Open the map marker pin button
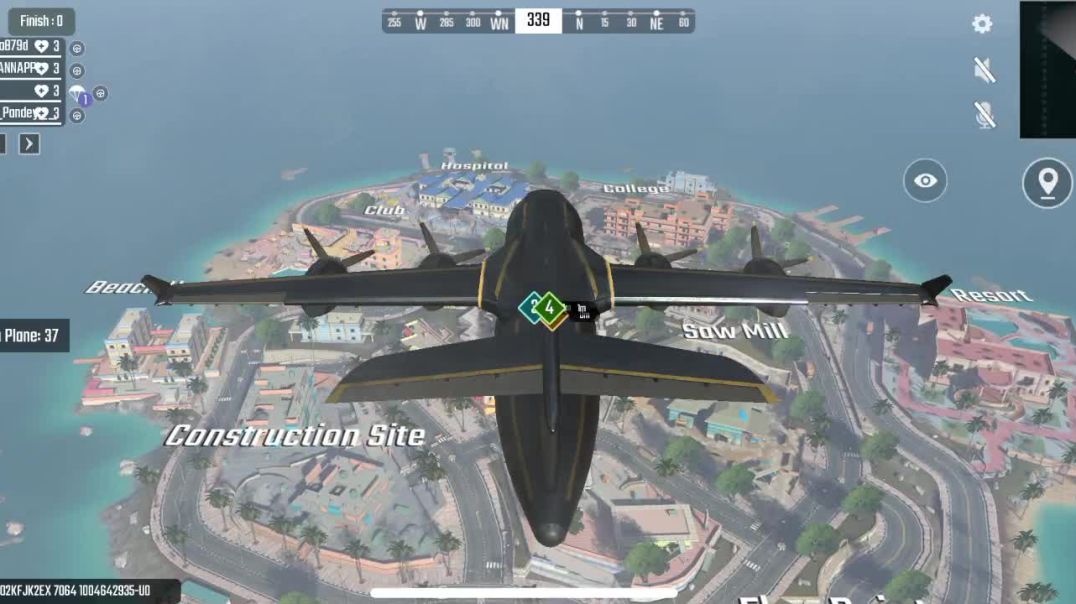Image resolution: width=1076 pixels, height=604 pixels. [1046, 183]
